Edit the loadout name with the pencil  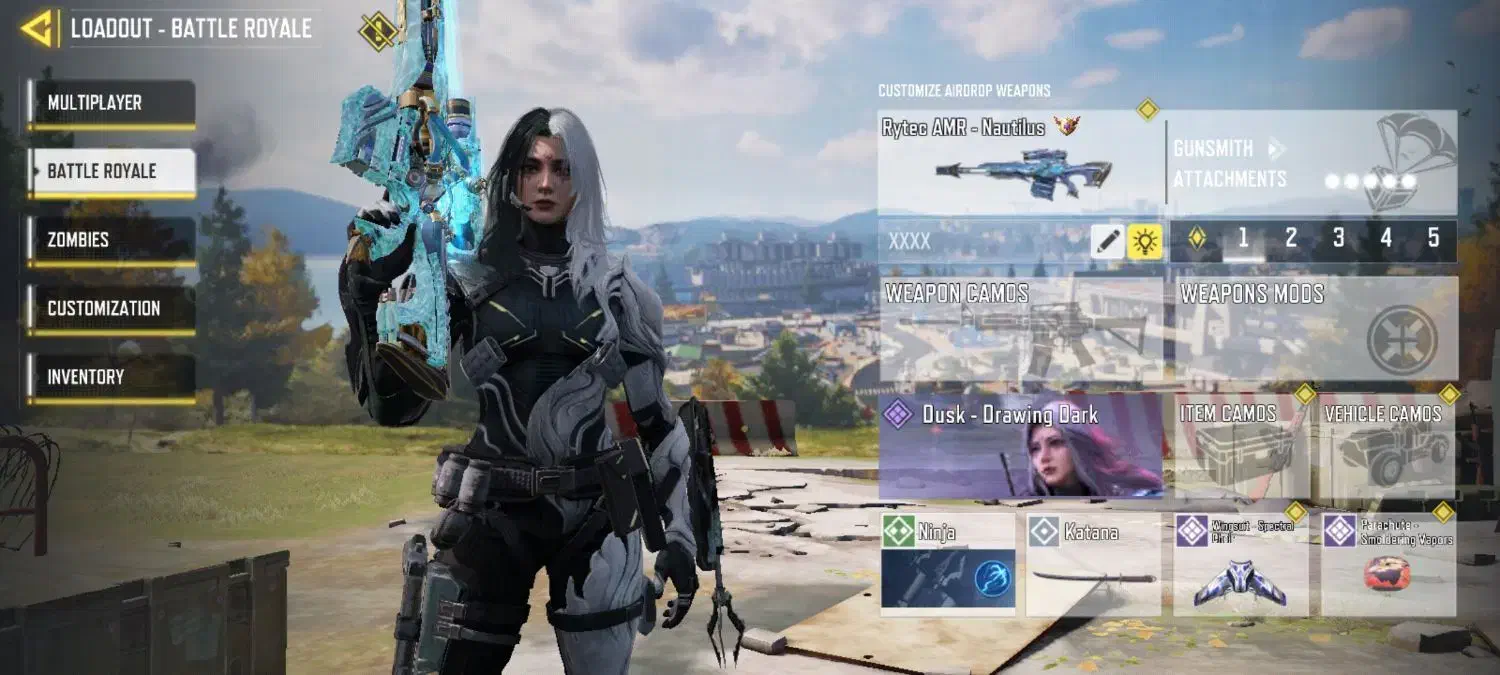[1107, 241]
